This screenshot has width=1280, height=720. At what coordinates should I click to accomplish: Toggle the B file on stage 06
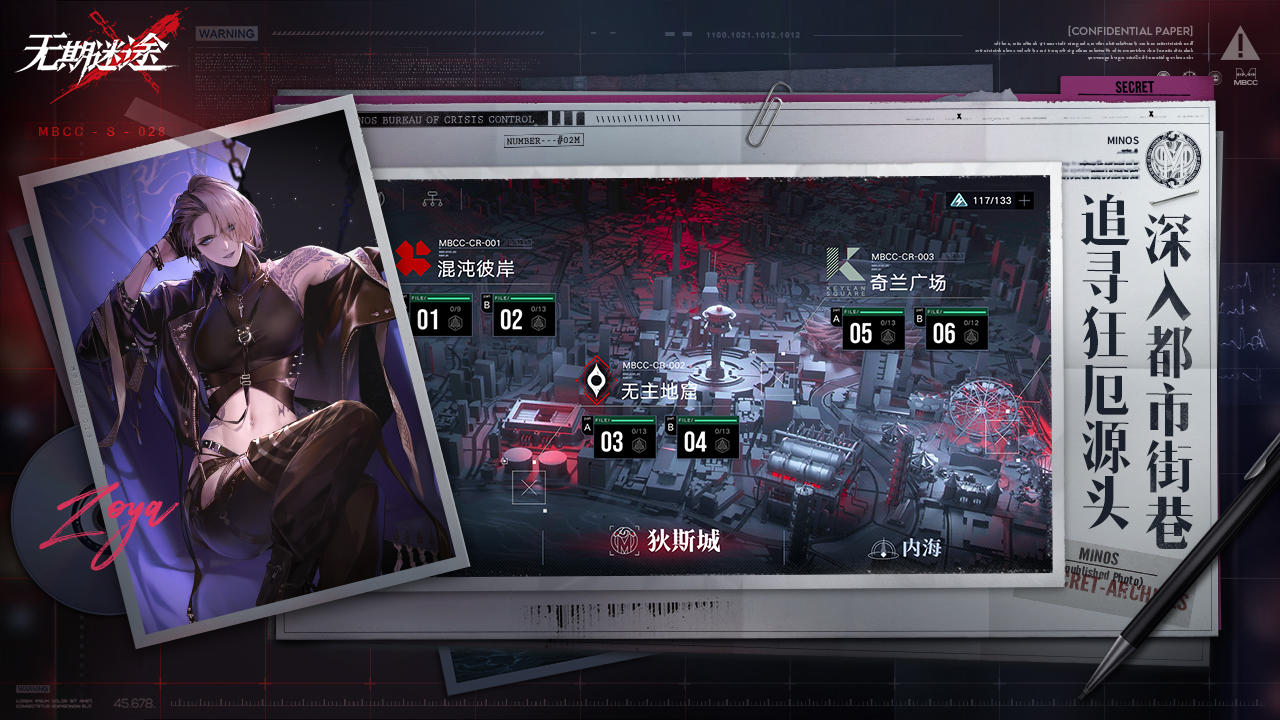click(919, 318)
